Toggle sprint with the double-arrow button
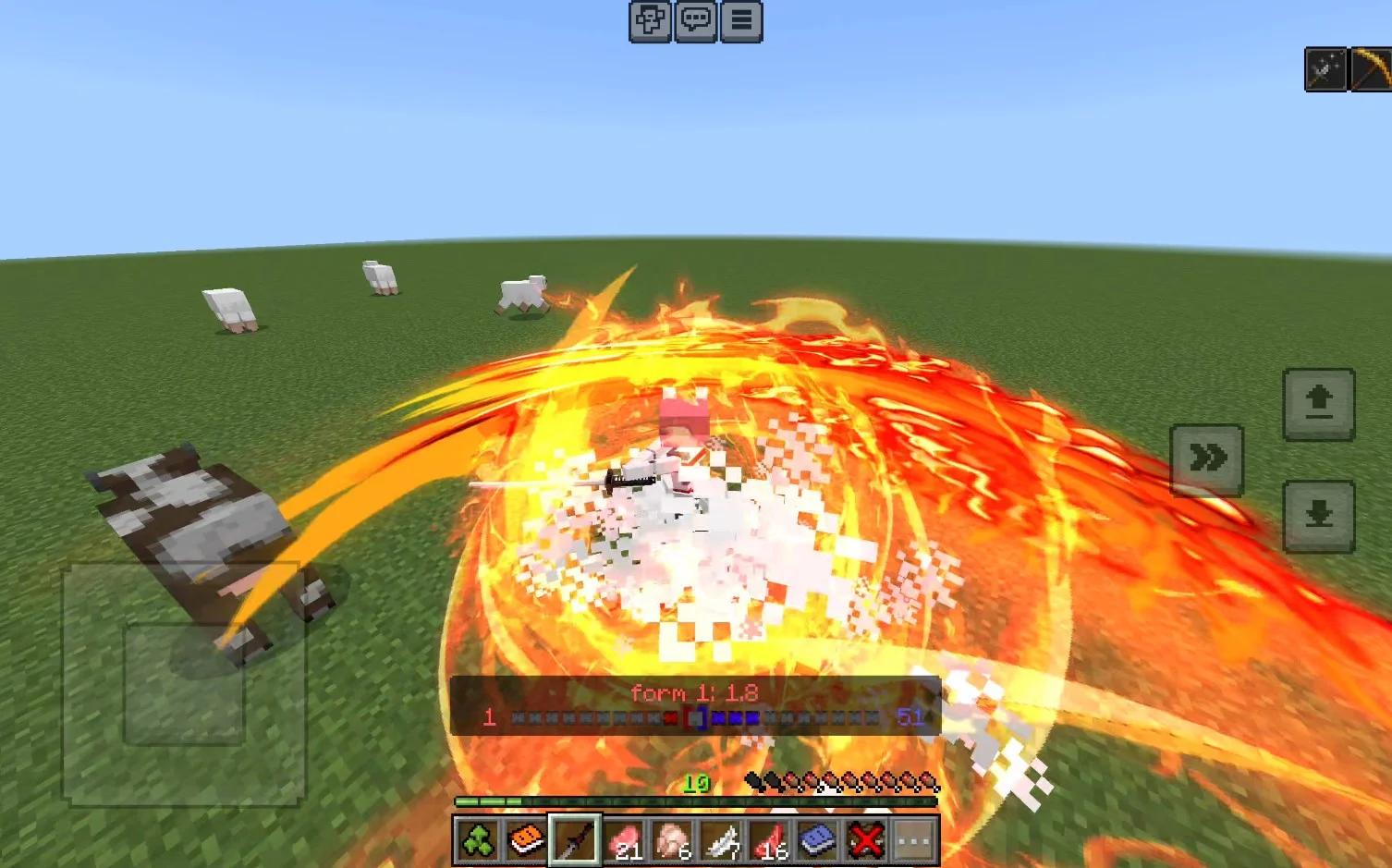This screenshot has width=1392, height=868. pos(1206,459)
